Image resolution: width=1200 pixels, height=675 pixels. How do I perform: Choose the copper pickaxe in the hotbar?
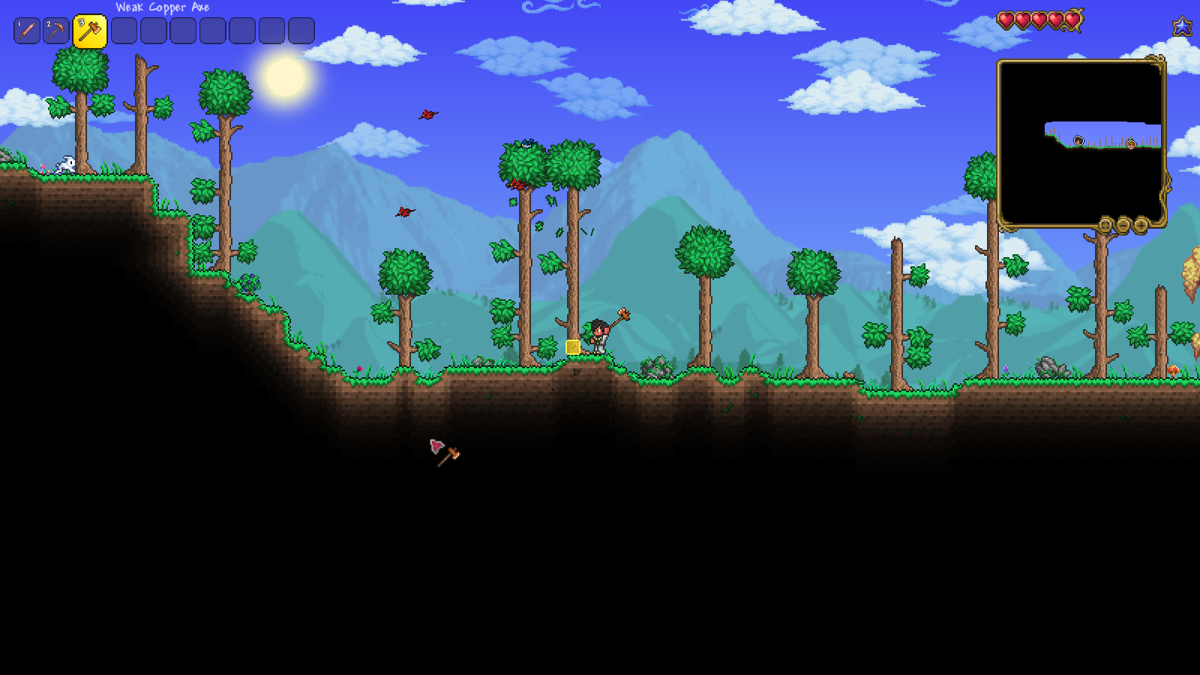pos(56,31)
